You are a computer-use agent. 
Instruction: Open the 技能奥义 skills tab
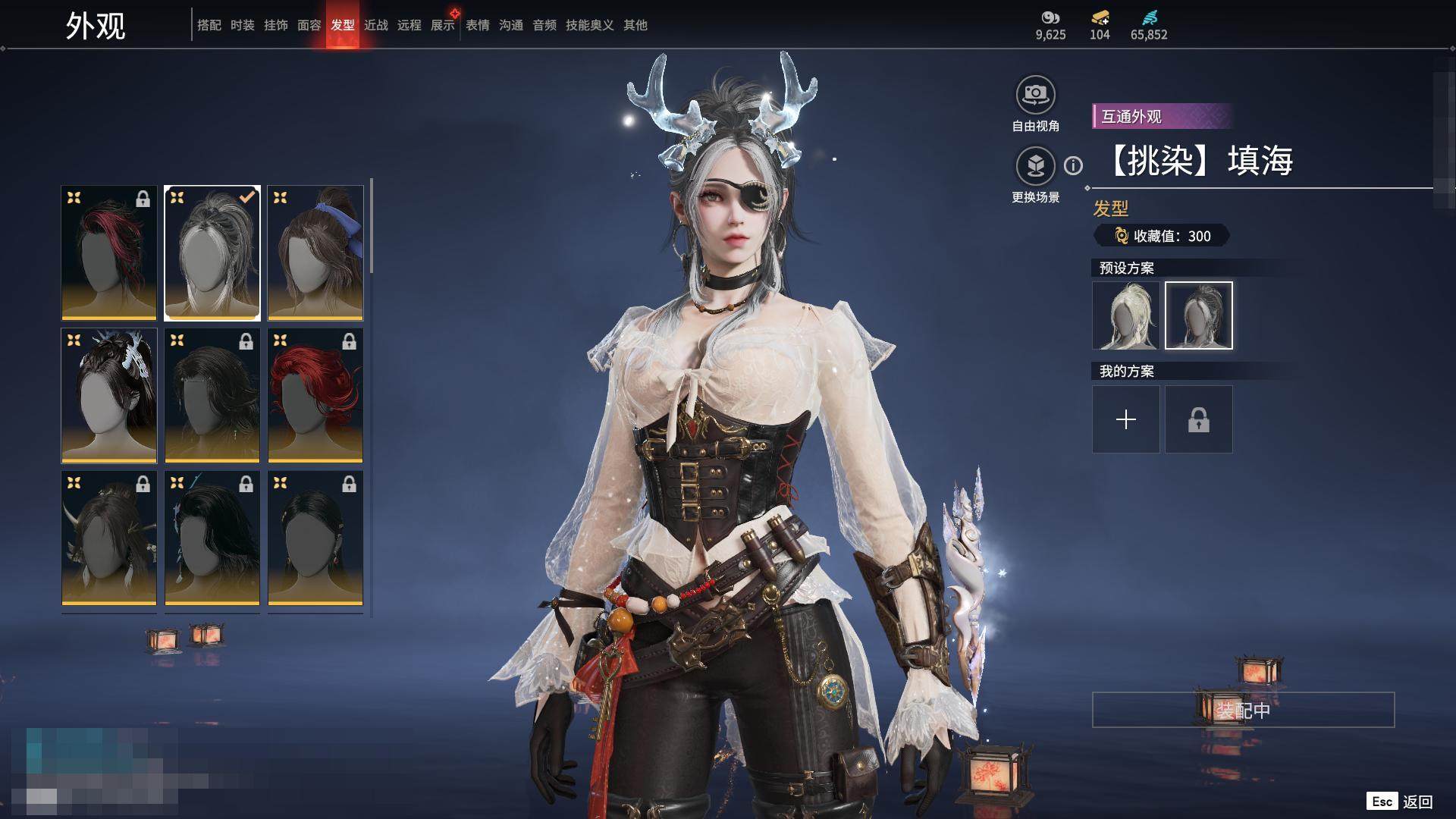589,25
